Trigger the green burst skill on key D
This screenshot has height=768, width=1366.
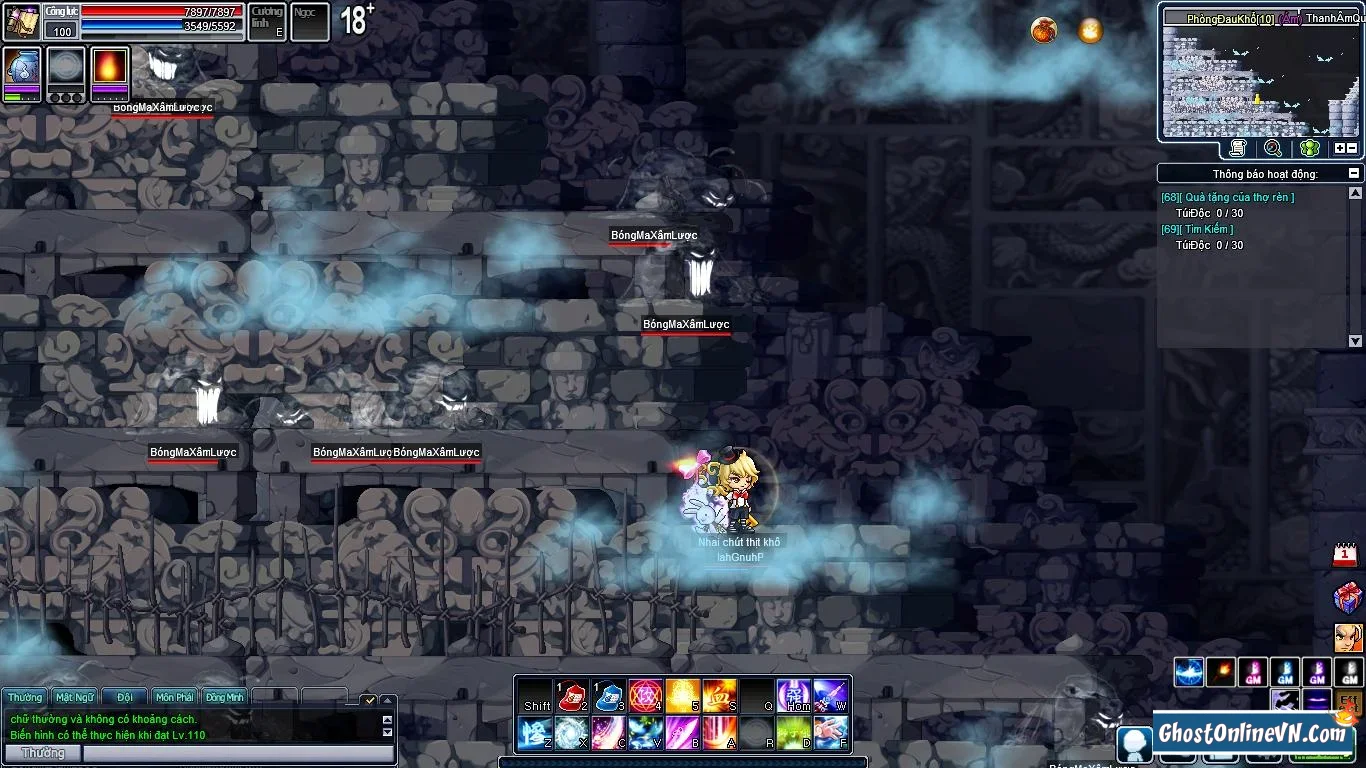point(793,733)
